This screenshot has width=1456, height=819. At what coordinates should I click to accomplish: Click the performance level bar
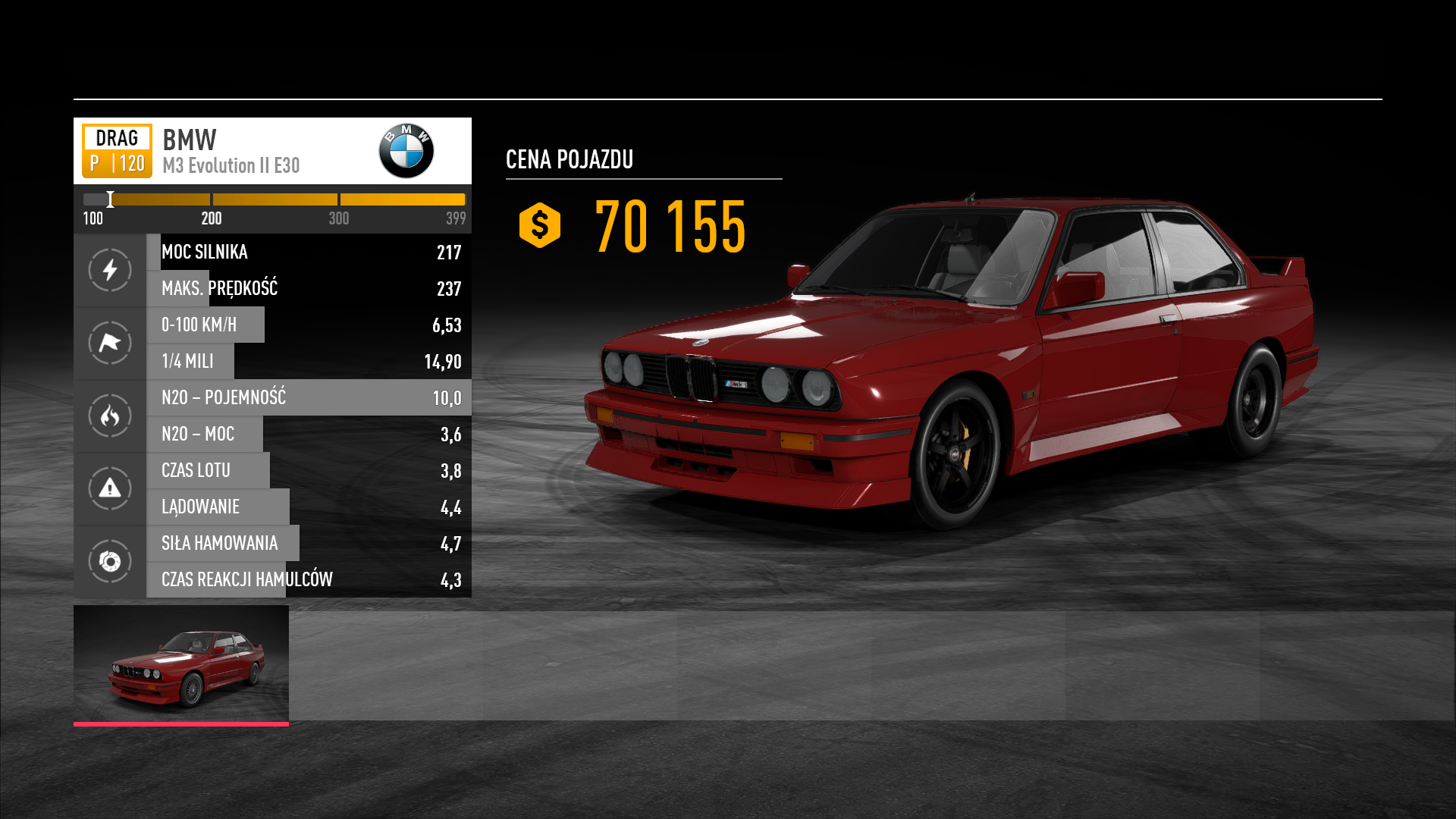(274, 199)
